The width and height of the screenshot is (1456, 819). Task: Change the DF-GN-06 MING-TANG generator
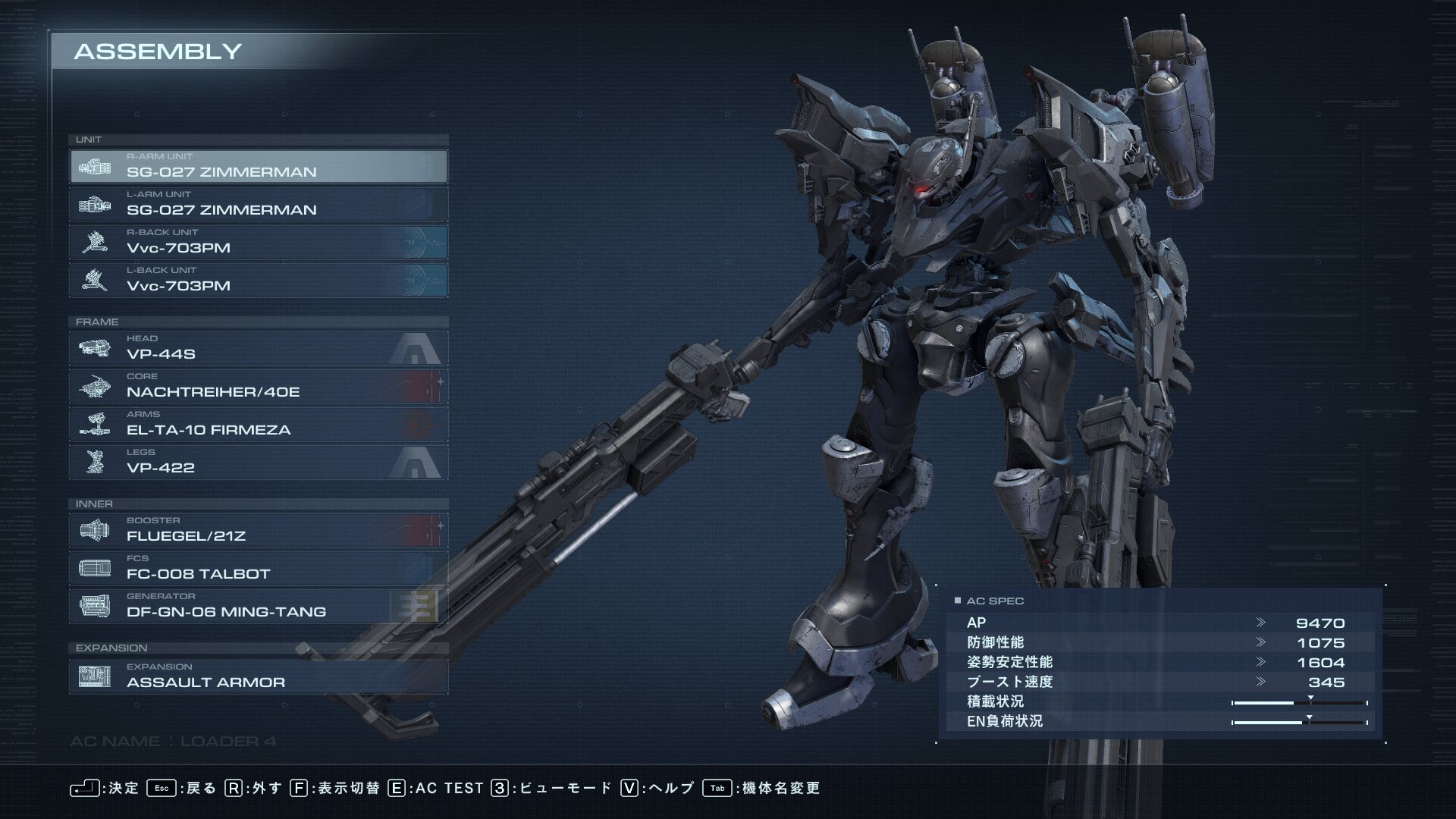(258, 606)
